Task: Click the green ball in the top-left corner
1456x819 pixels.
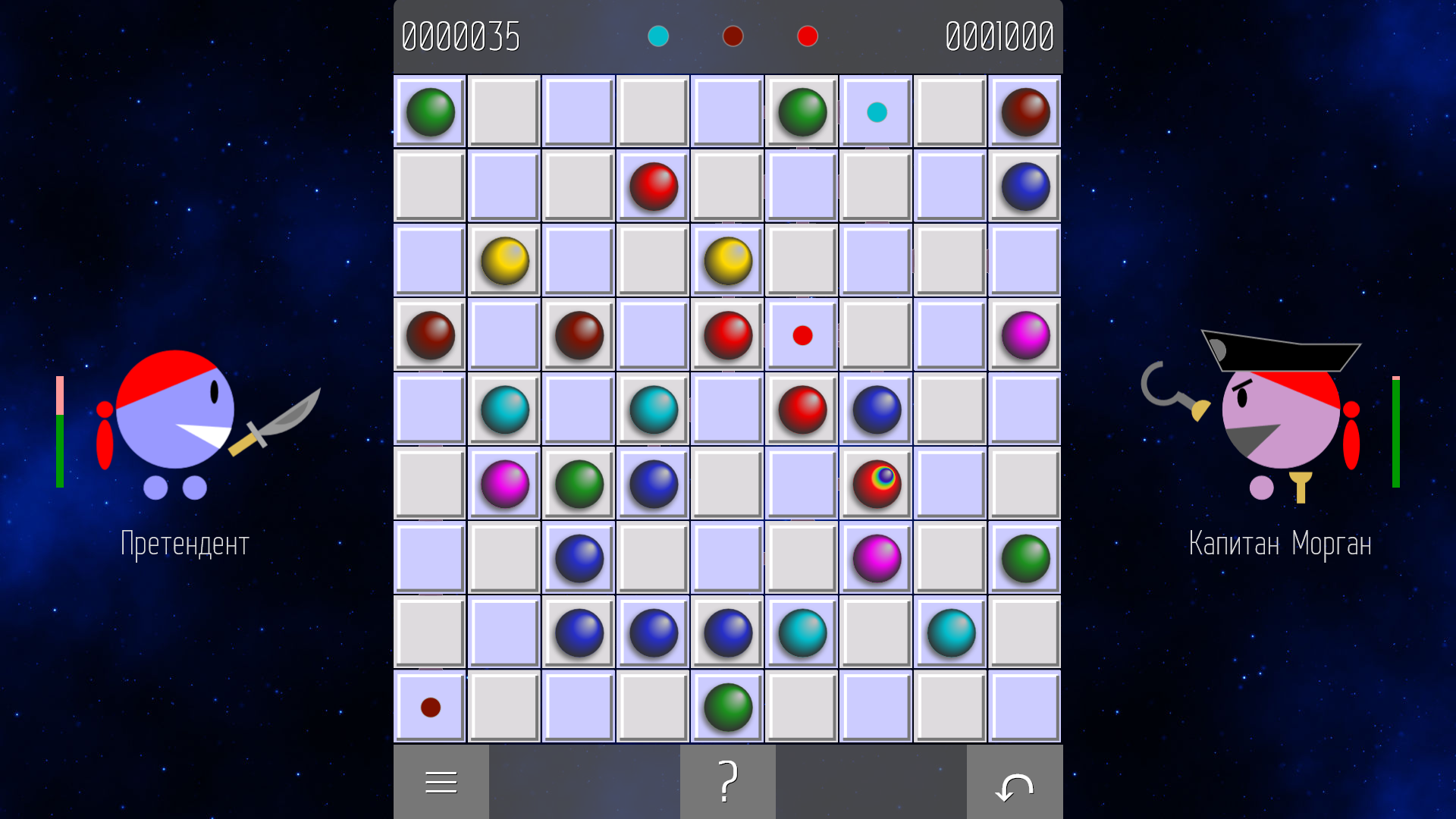Action: pos(430,113)
